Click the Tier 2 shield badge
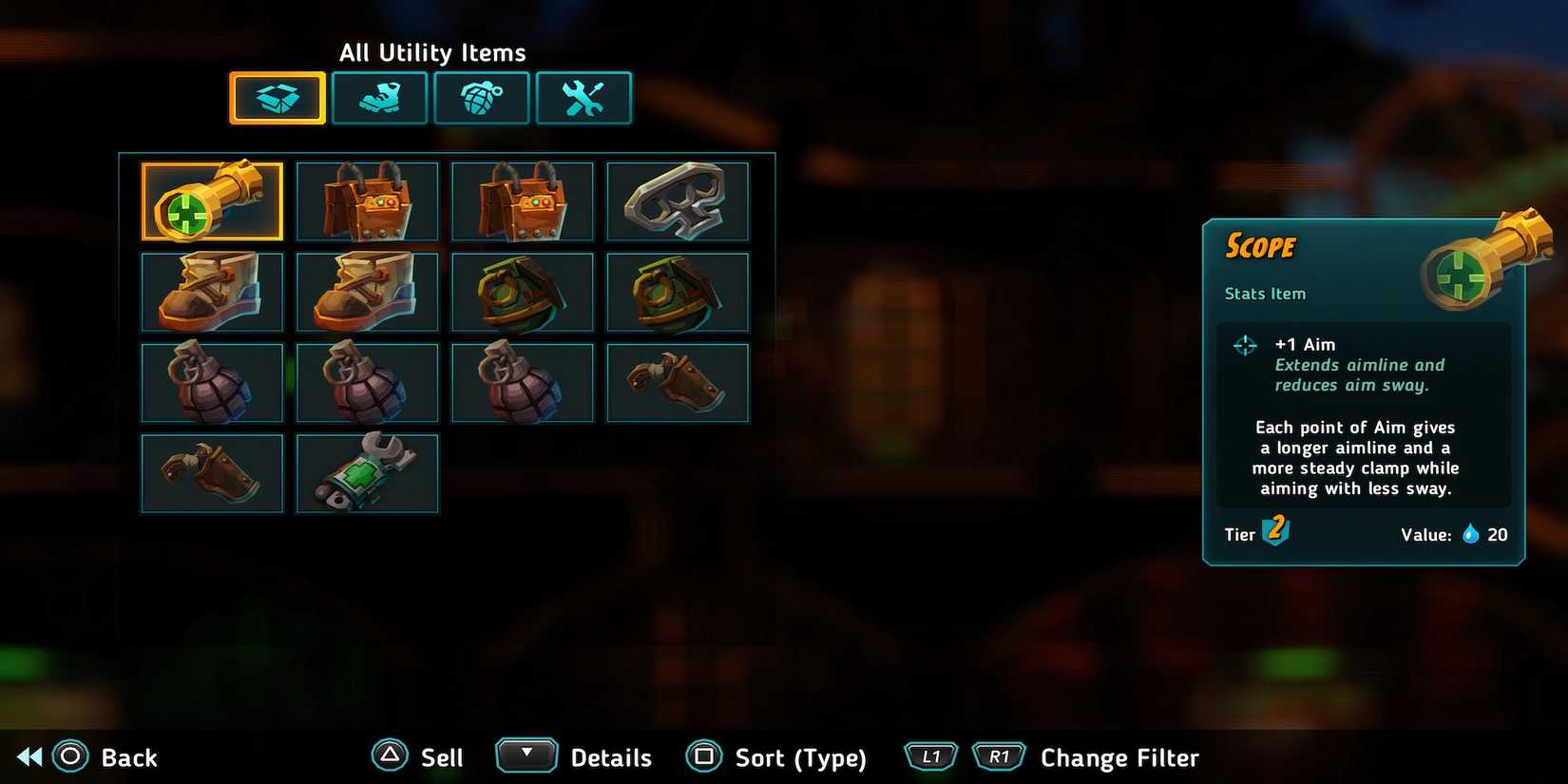 pyautogui.click(x=1274, y=532)
